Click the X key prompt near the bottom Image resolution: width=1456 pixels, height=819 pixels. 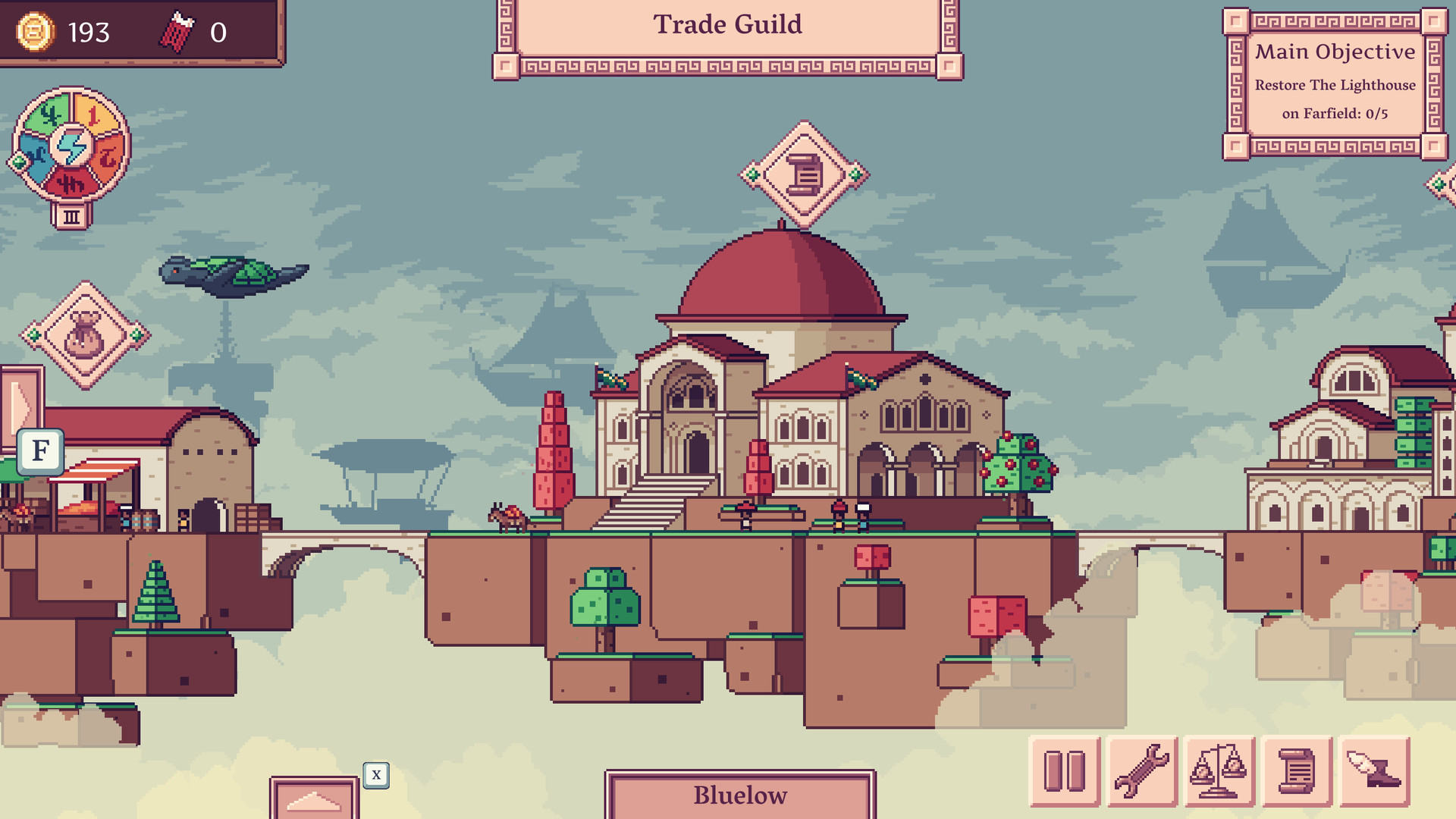pyautogui.click(x=375, y=775)
